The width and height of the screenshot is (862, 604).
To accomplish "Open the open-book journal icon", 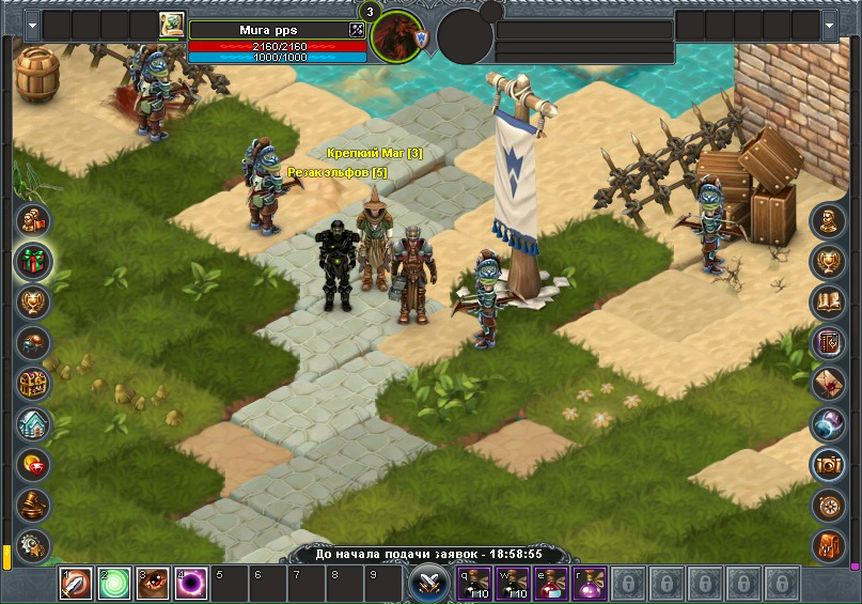I will point(828,302).
